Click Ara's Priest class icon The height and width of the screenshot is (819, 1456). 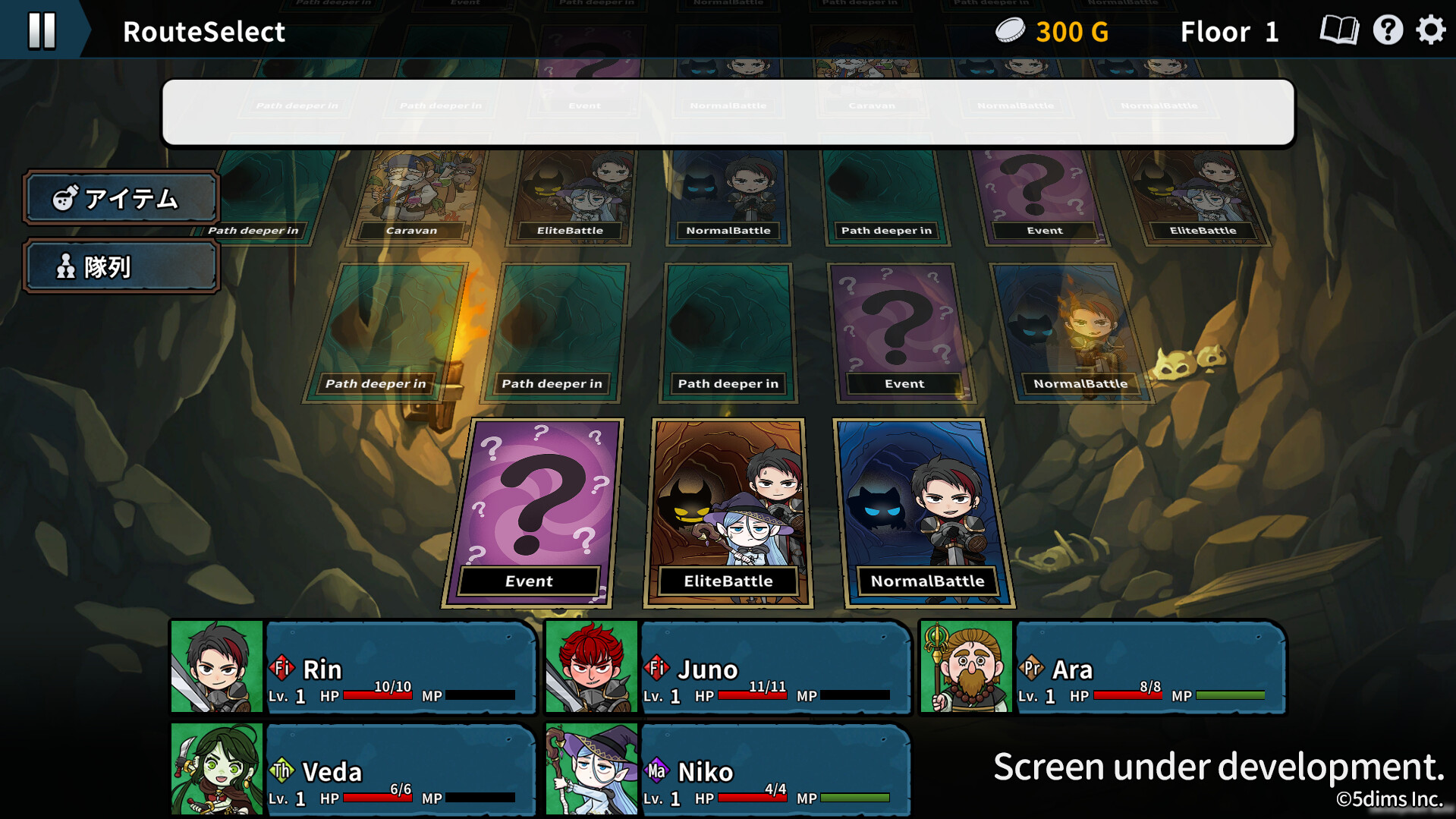click(1033, 669)
